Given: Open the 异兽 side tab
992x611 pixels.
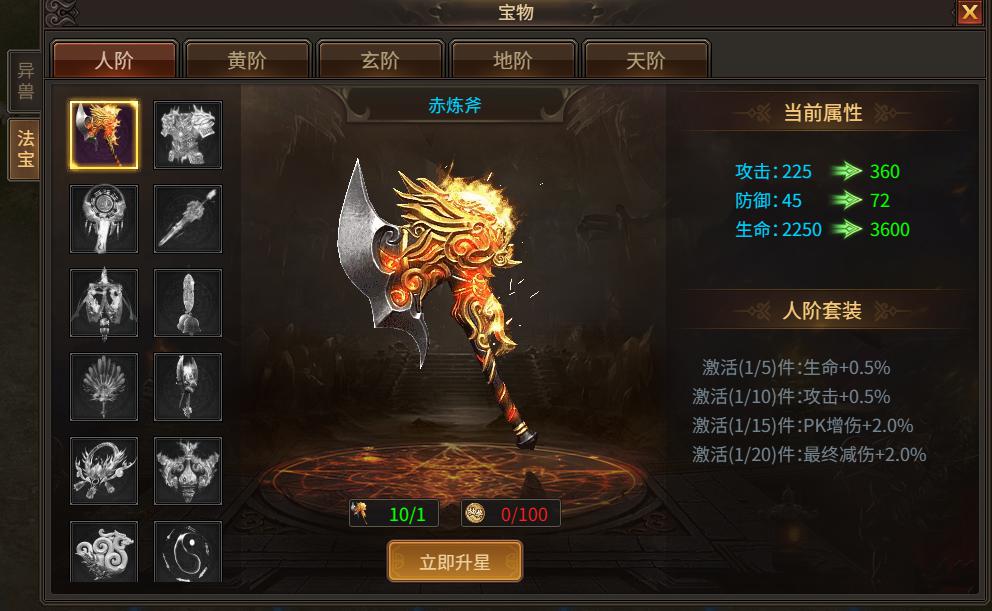Looking at the screenshot, I should point(25,82).
